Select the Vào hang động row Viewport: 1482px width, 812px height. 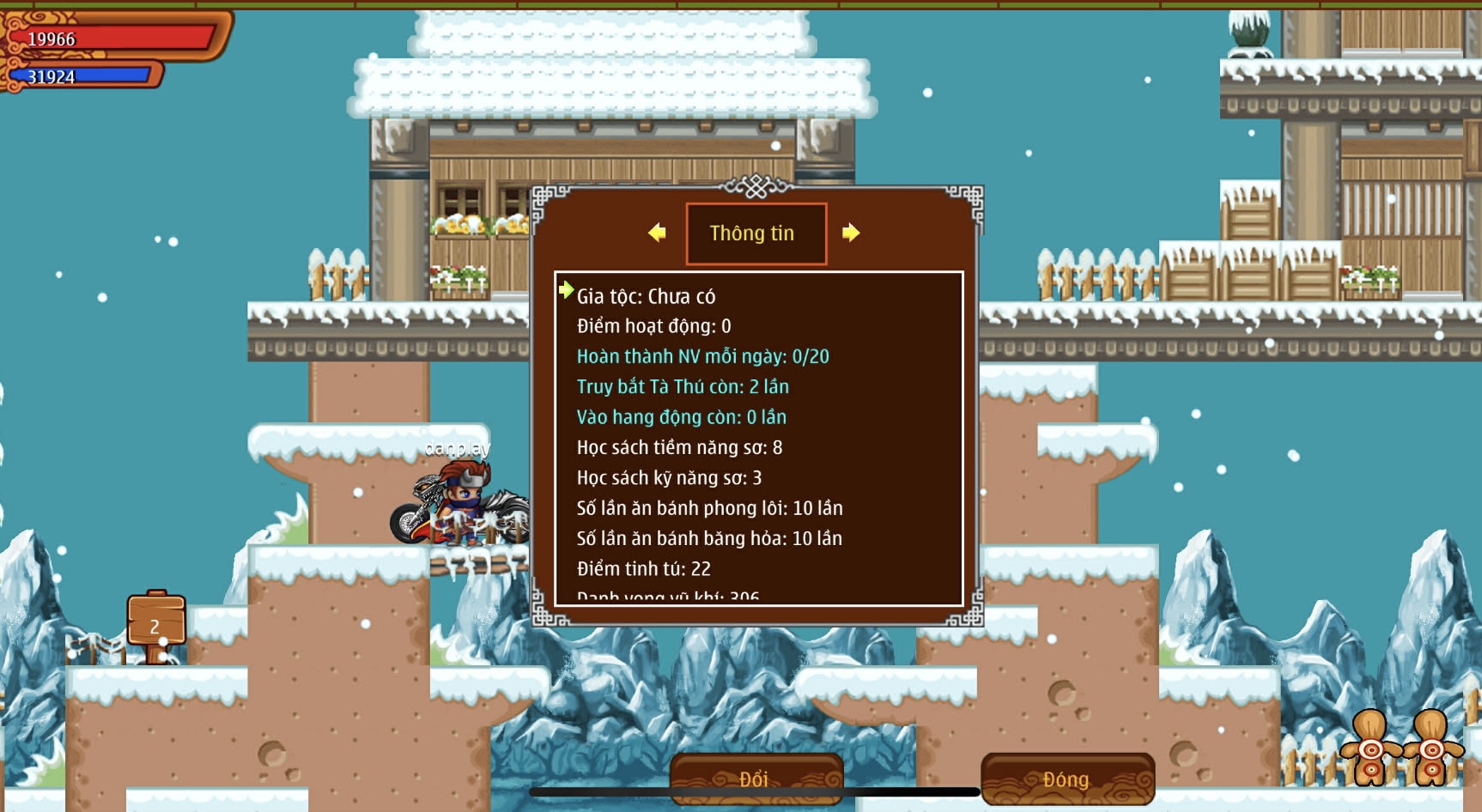pyautogui.click(x=681, y=417)
